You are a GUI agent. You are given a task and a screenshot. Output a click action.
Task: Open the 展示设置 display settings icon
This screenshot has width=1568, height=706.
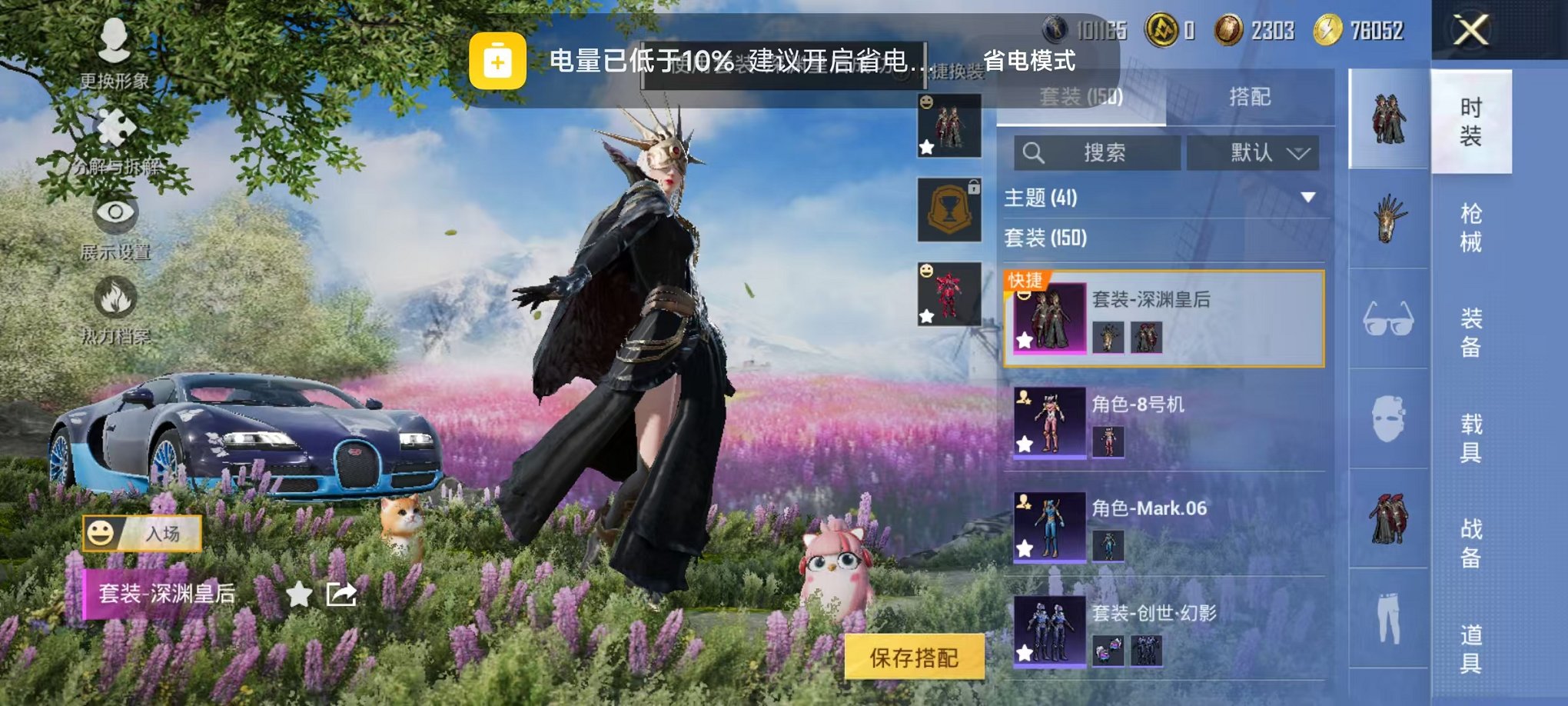pos(115,215)
